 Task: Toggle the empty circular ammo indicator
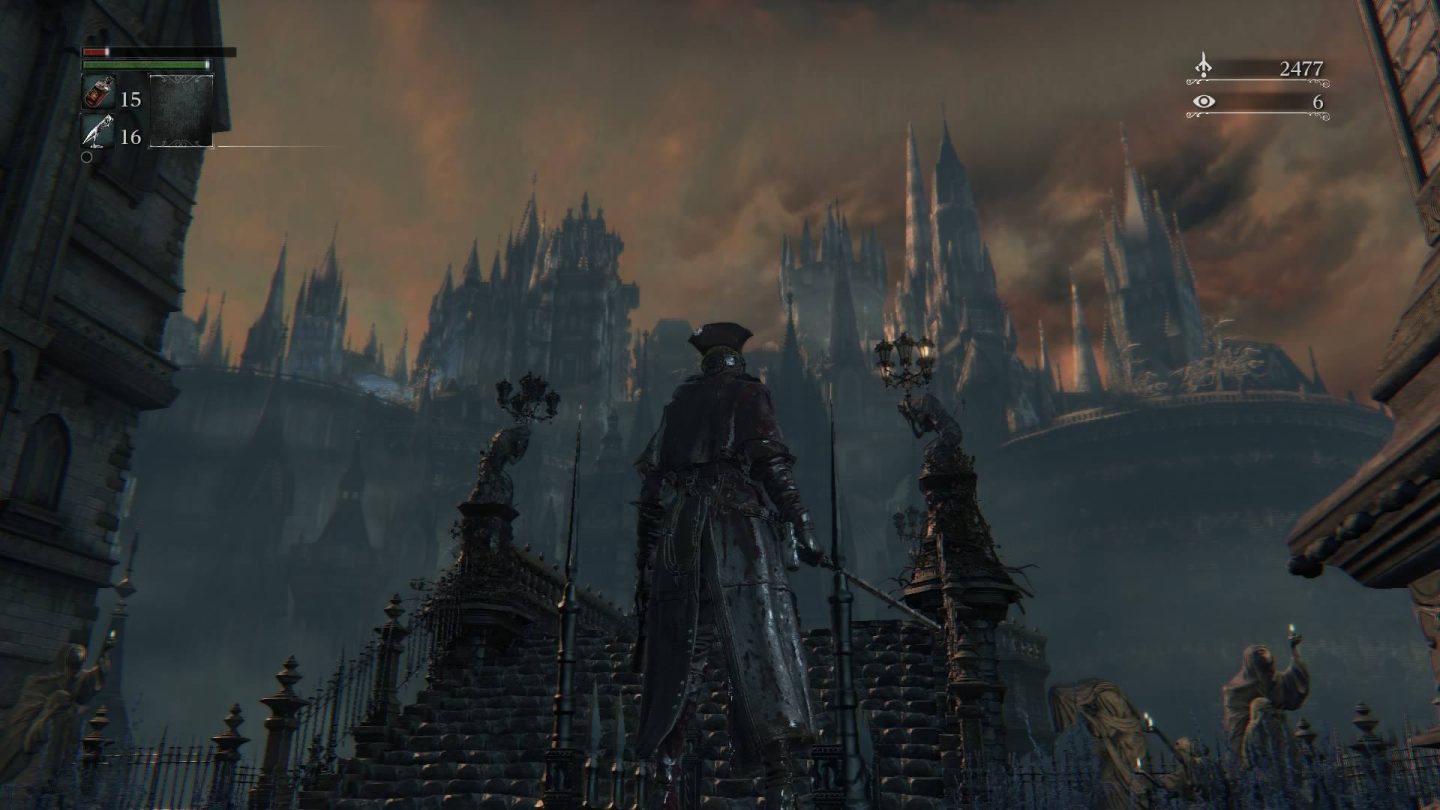tap(85, 155)
